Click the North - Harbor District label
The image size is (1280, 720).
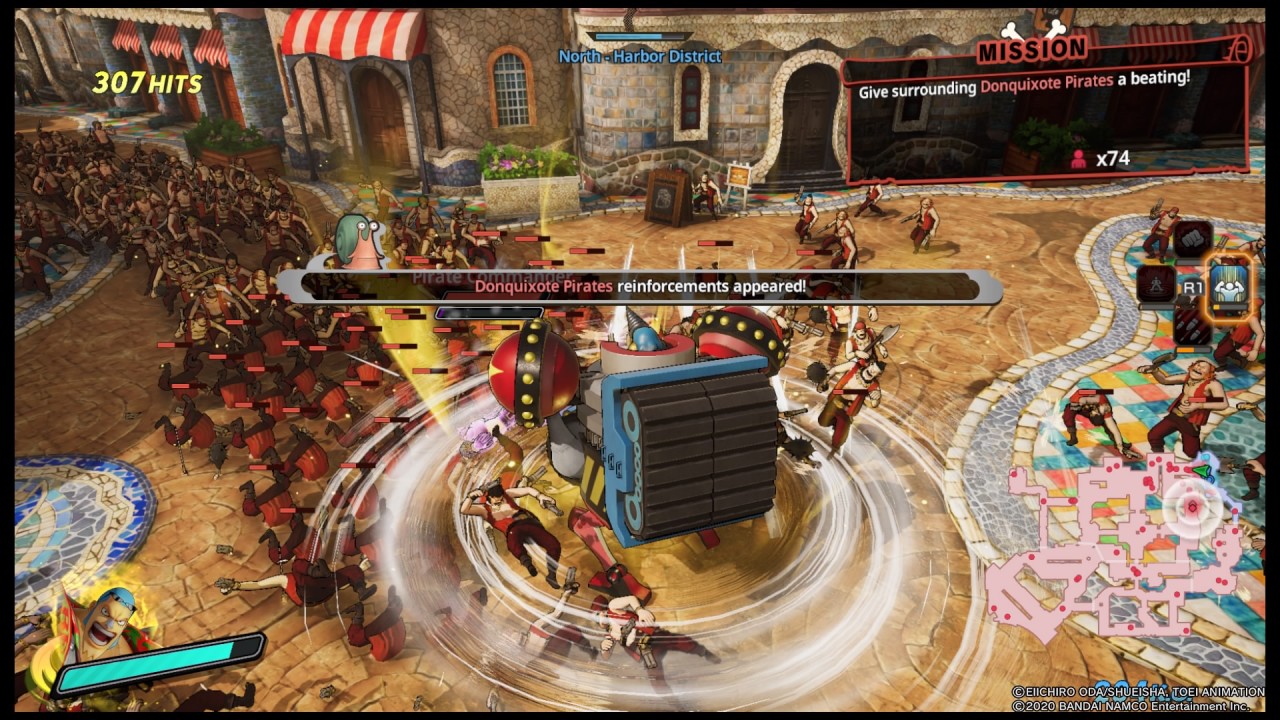[x=640, y=56]
